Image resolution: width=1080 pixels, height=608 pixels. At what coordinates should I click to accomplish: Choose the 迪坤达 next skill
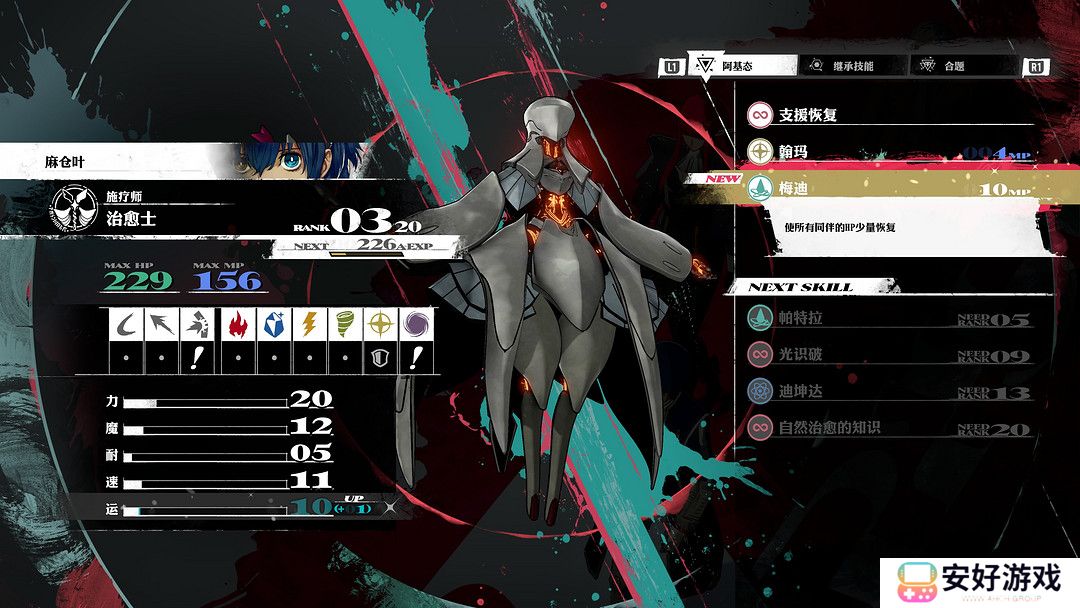(890, 391)
